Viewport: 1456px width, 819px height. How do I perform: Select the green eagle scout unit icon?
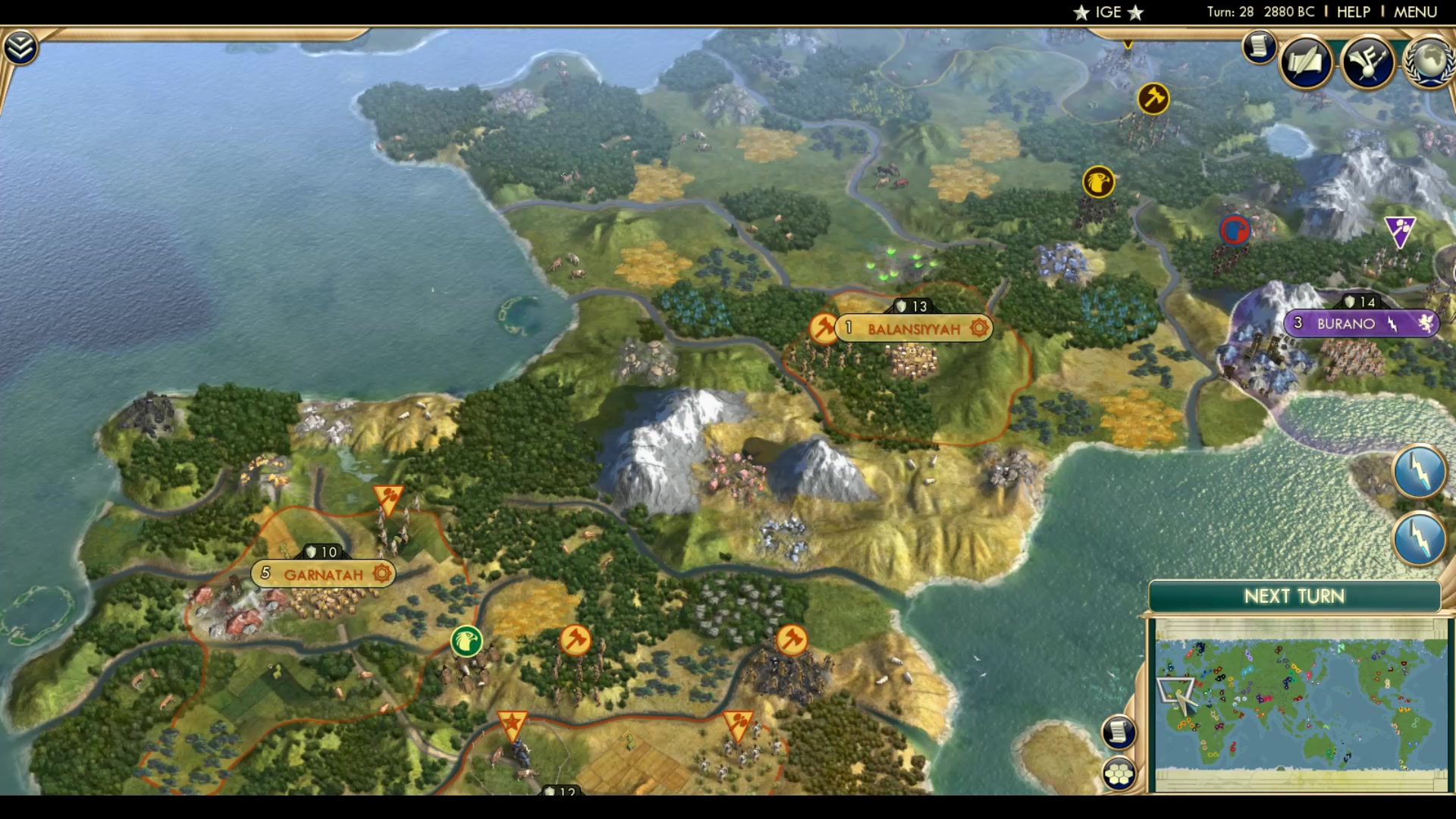pos(465,641)
